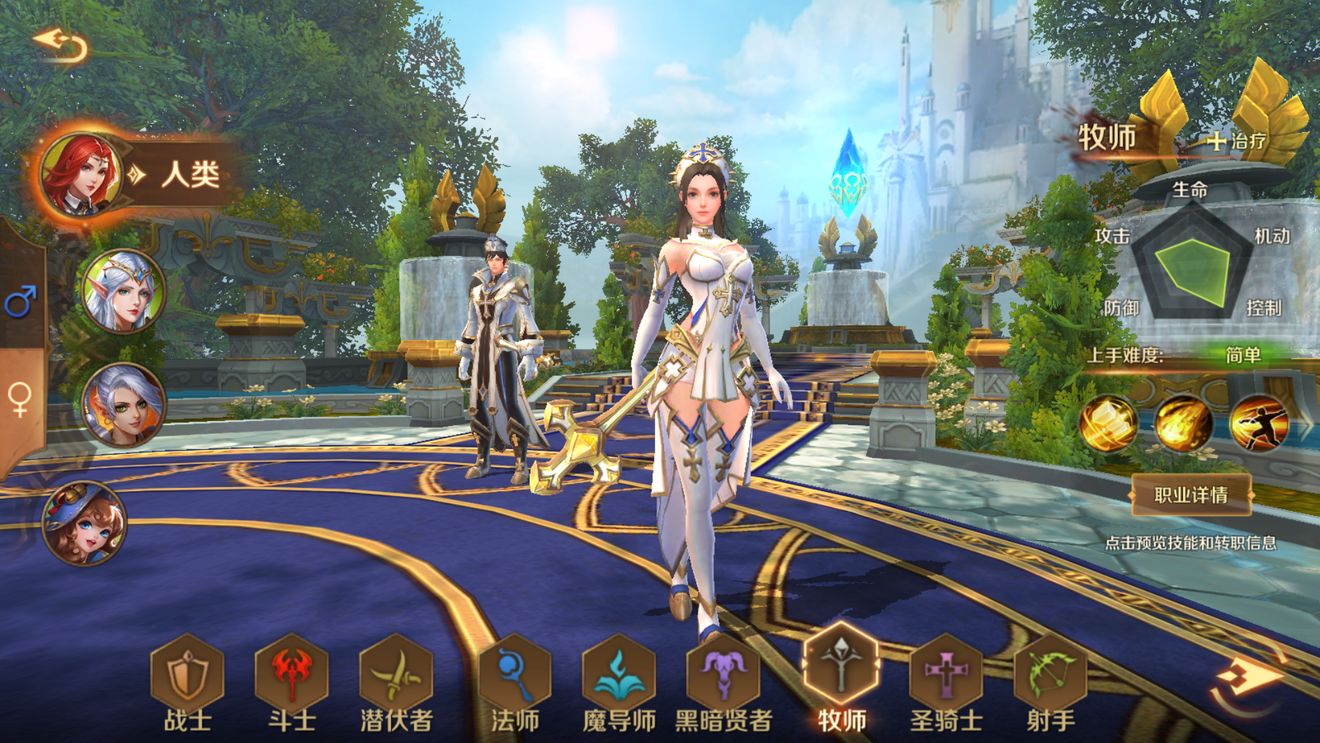
Task: Pick the grey-haired orange-collar race portrait
Action: tap(124, 404)
